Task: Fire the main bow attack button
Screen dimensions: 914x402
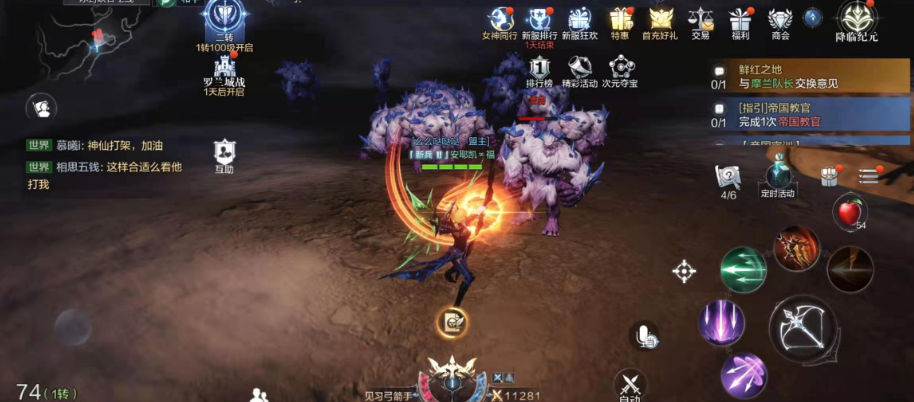Action: pos(803,329)
